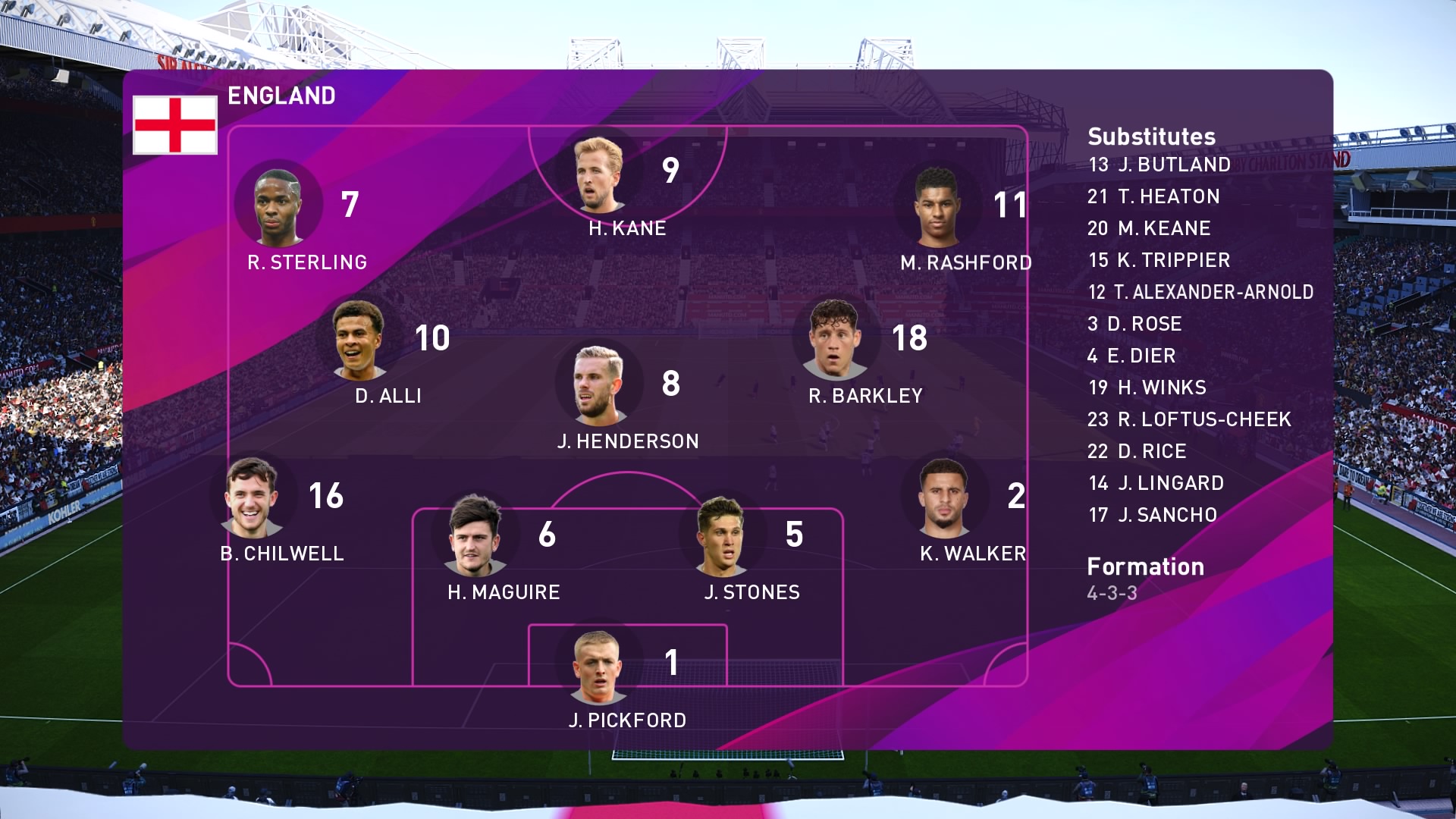Choose substitute D. Rice from the list
Viewport: 1456px width, 819px height.
pyautogui.click(x=1136, y=451)
